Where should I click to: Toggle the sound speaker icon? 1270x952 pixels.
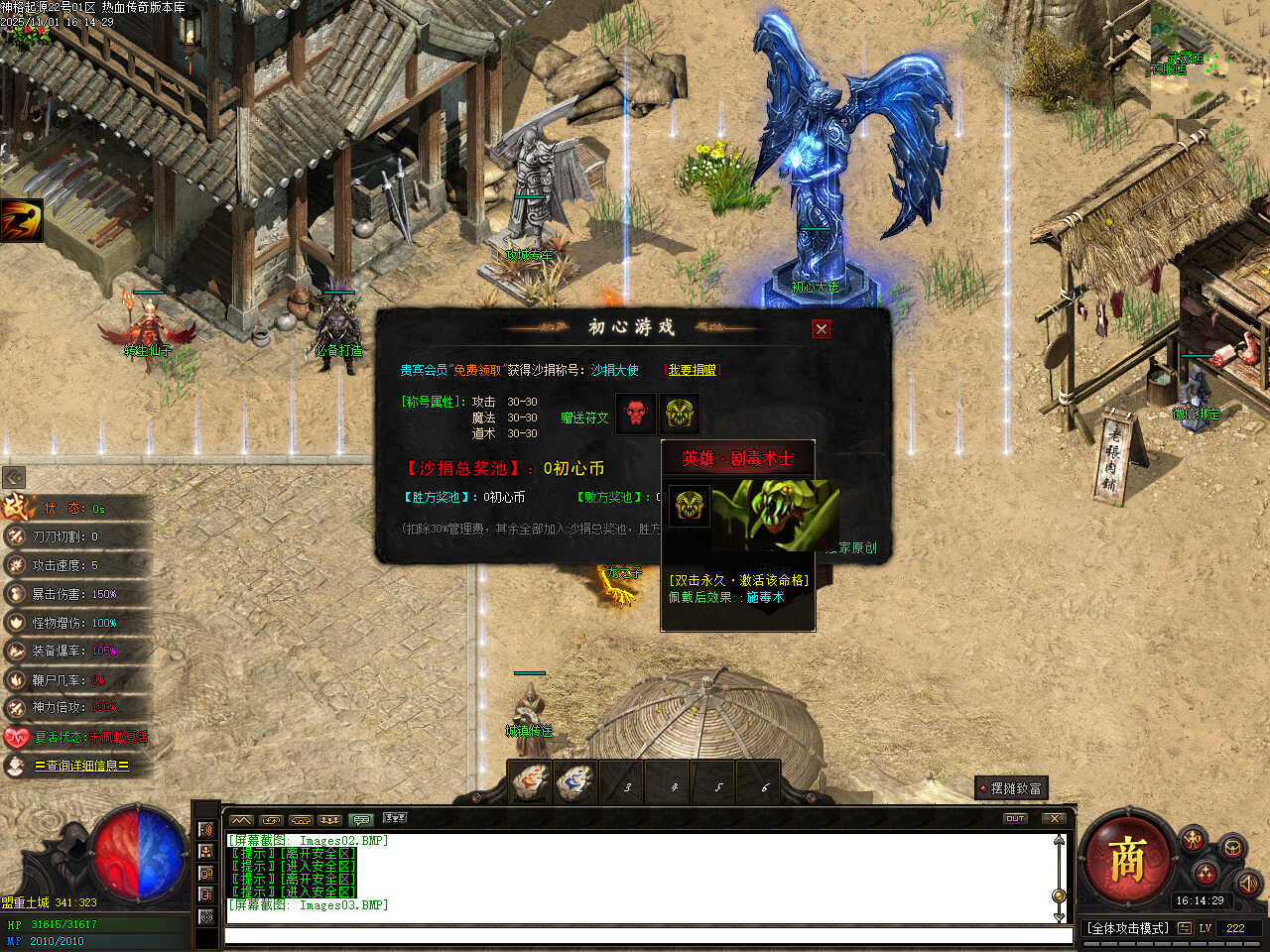pyautogui.click(x=1247, y=882)
